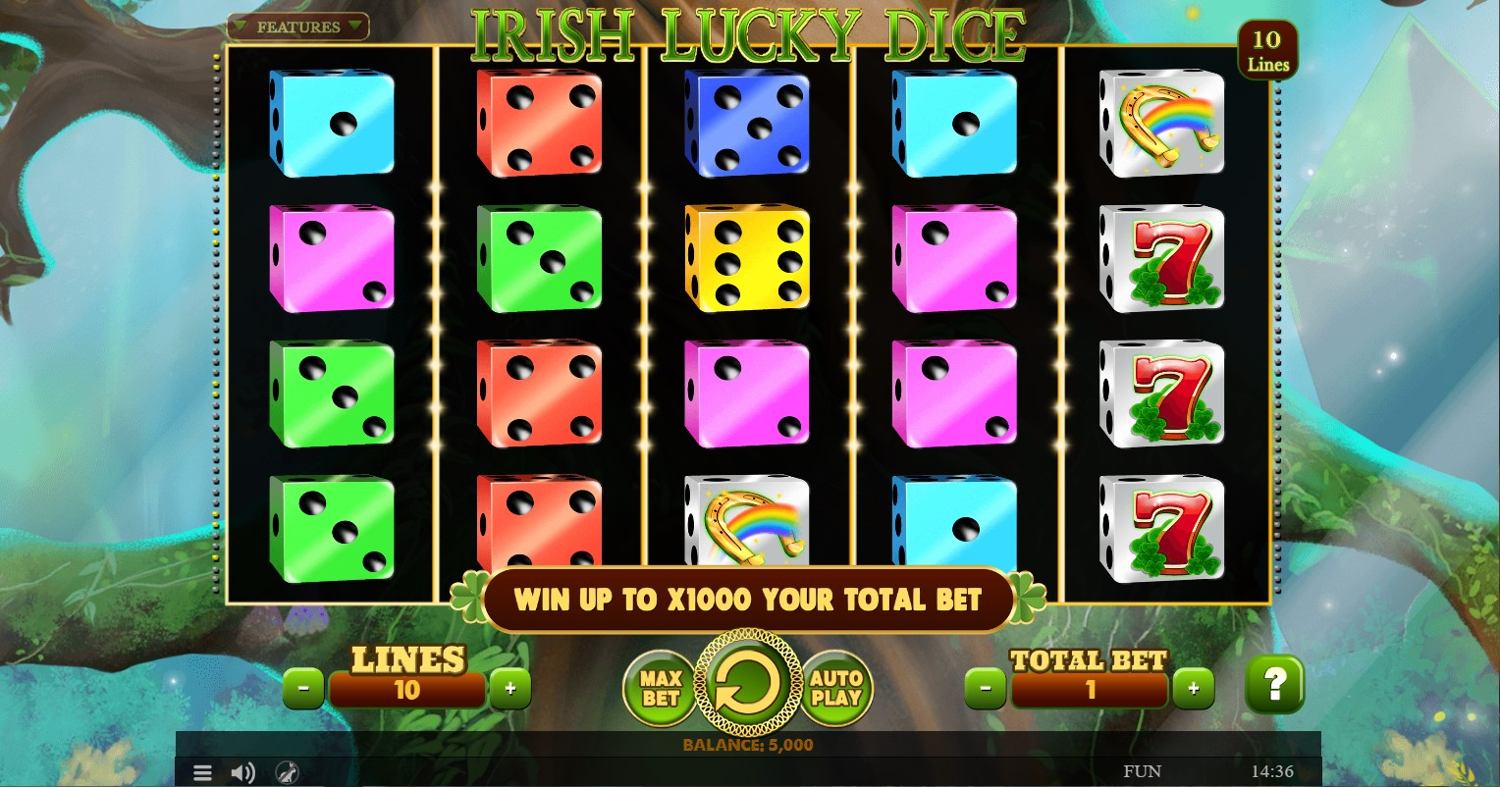
Task: Raise the total bet with the plus button
Action: (x=1193, y=688)
